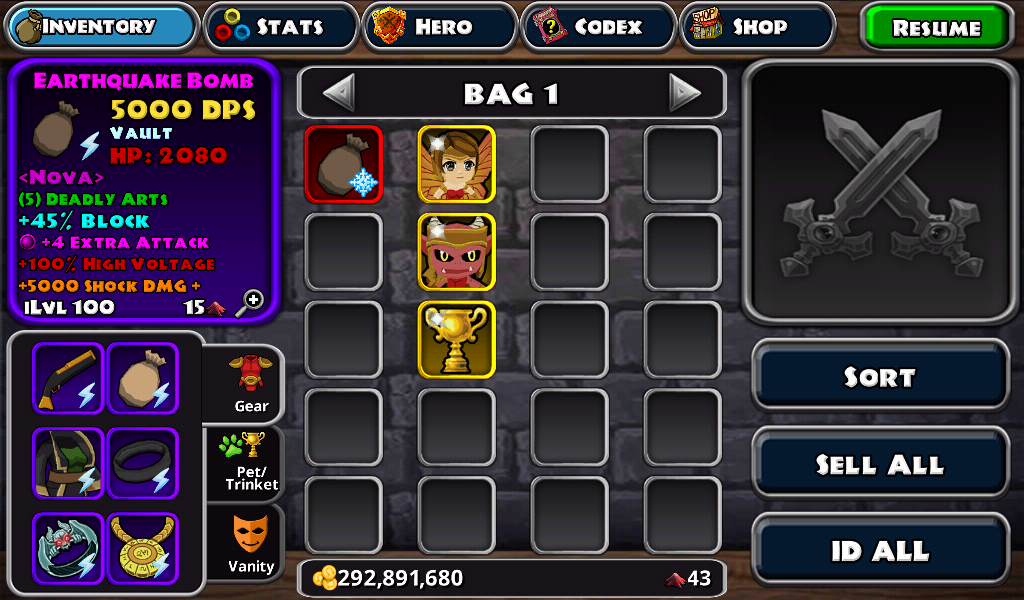Viewport: 1024px width, 600px height.
Task: Click the equipped gold amulet slot
Action: tap(143, 548)
